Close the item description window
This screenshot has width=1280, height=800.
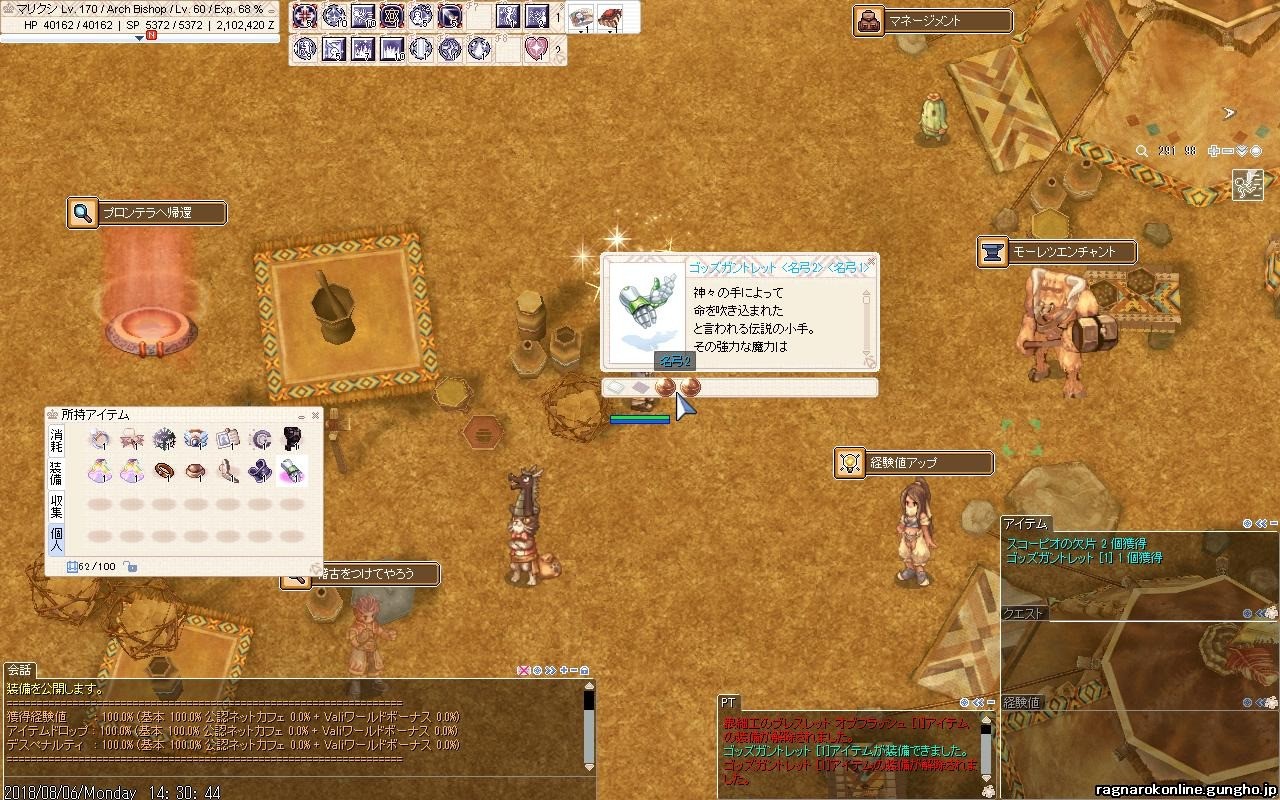click(870, 262)
